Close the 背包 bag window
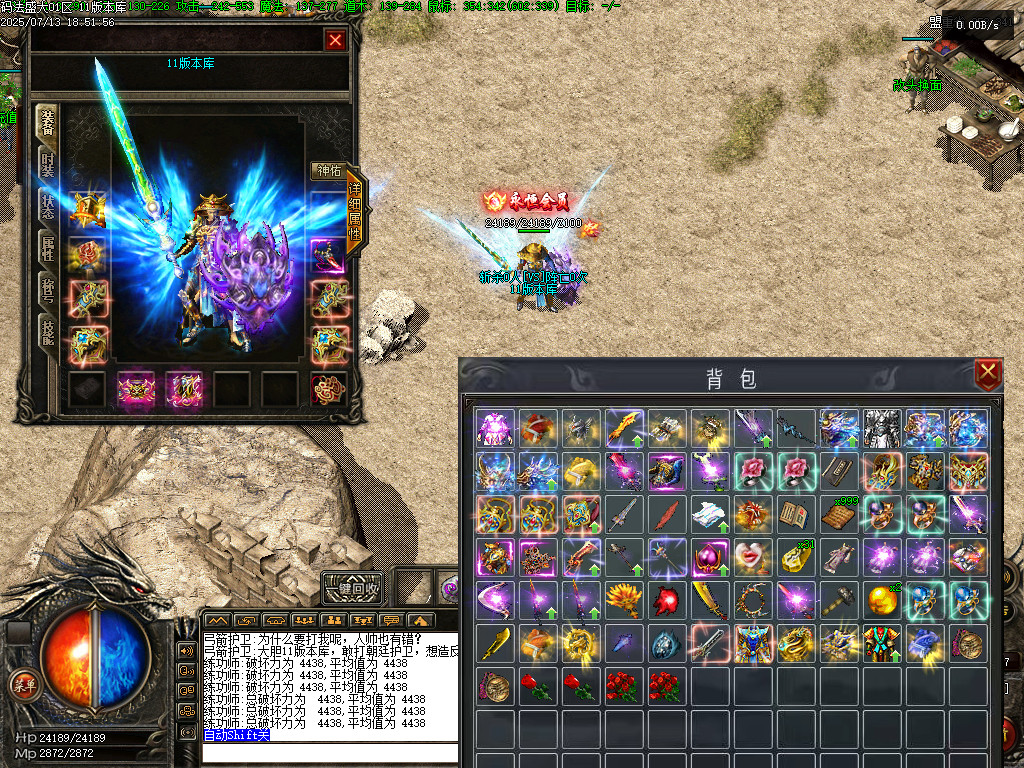Viewport: 1024px width, 768px height. pos(988,374)
